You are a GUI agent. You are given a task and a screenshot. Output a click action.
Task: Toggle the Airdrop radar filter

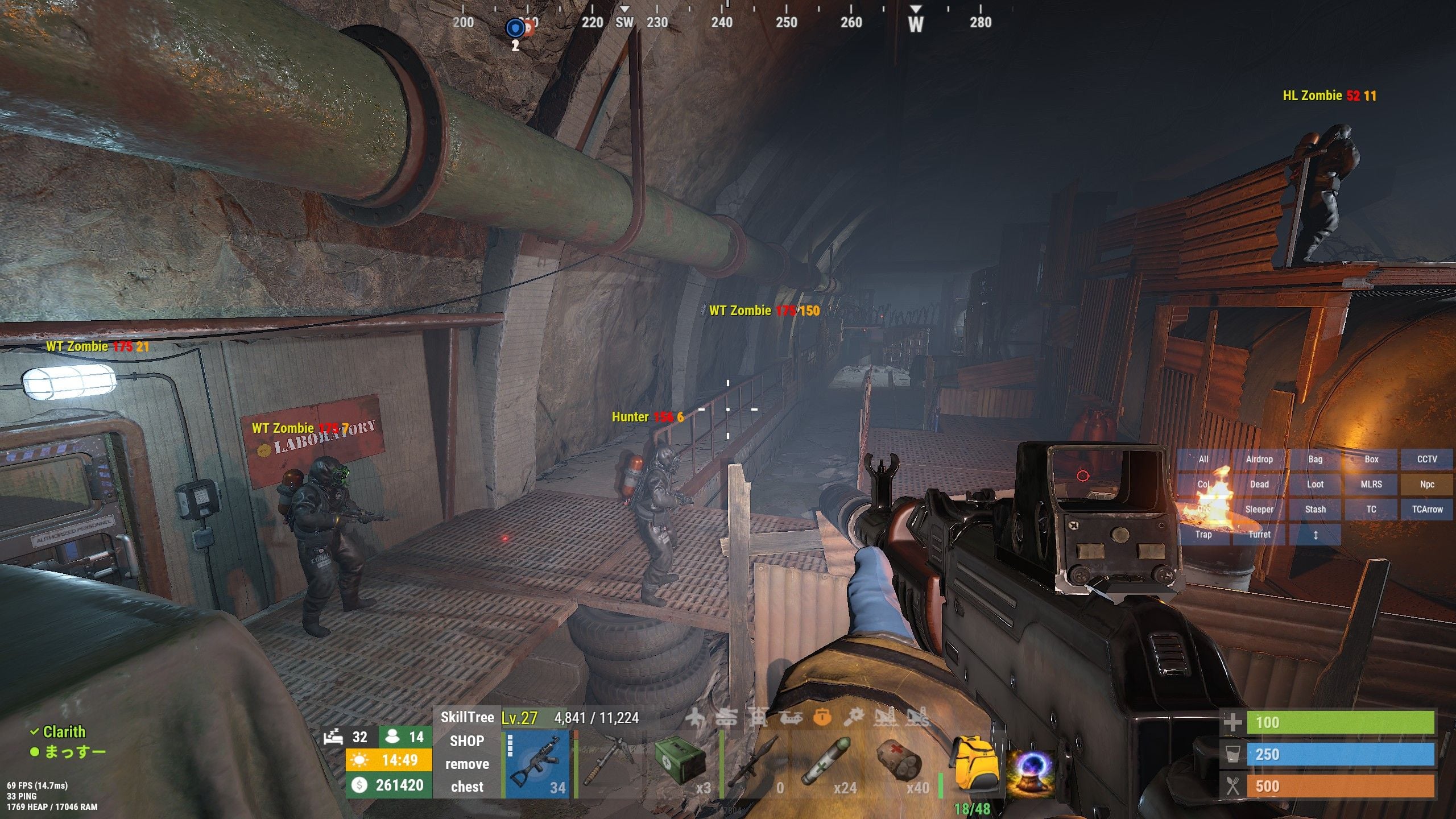pyautogui.click(x=1259, y=460)
